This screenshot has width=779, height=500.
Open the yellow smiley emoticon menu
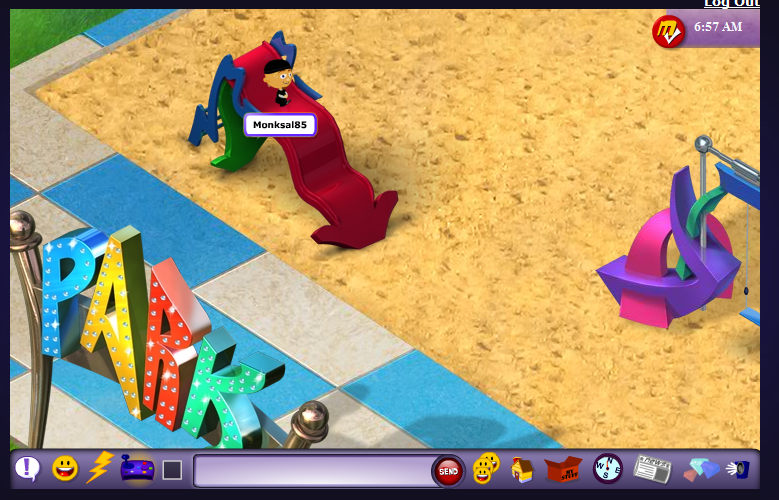pyautogui.click(x=65, y=468)
